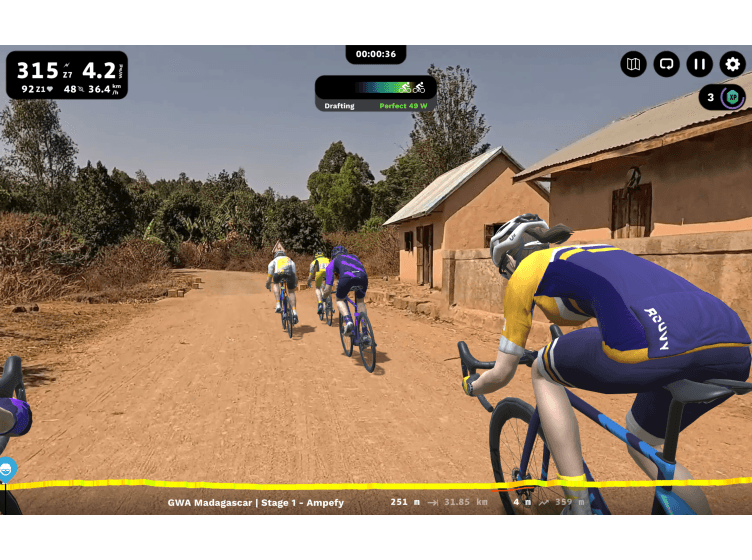The image size is (752, 560).
Task: Click the rider avatar marker on elevation profile
Action: pyautogui.click(x=6, y=468)
